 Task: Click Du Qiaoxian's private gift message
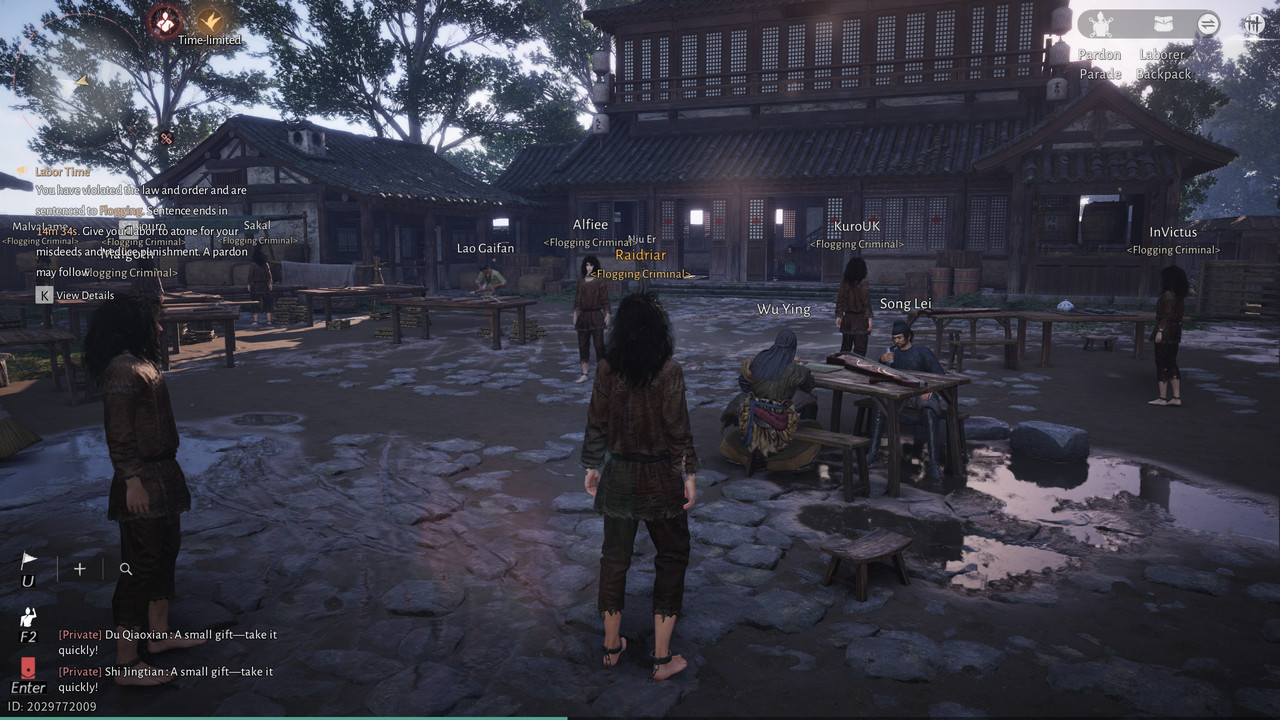(167, 642)
